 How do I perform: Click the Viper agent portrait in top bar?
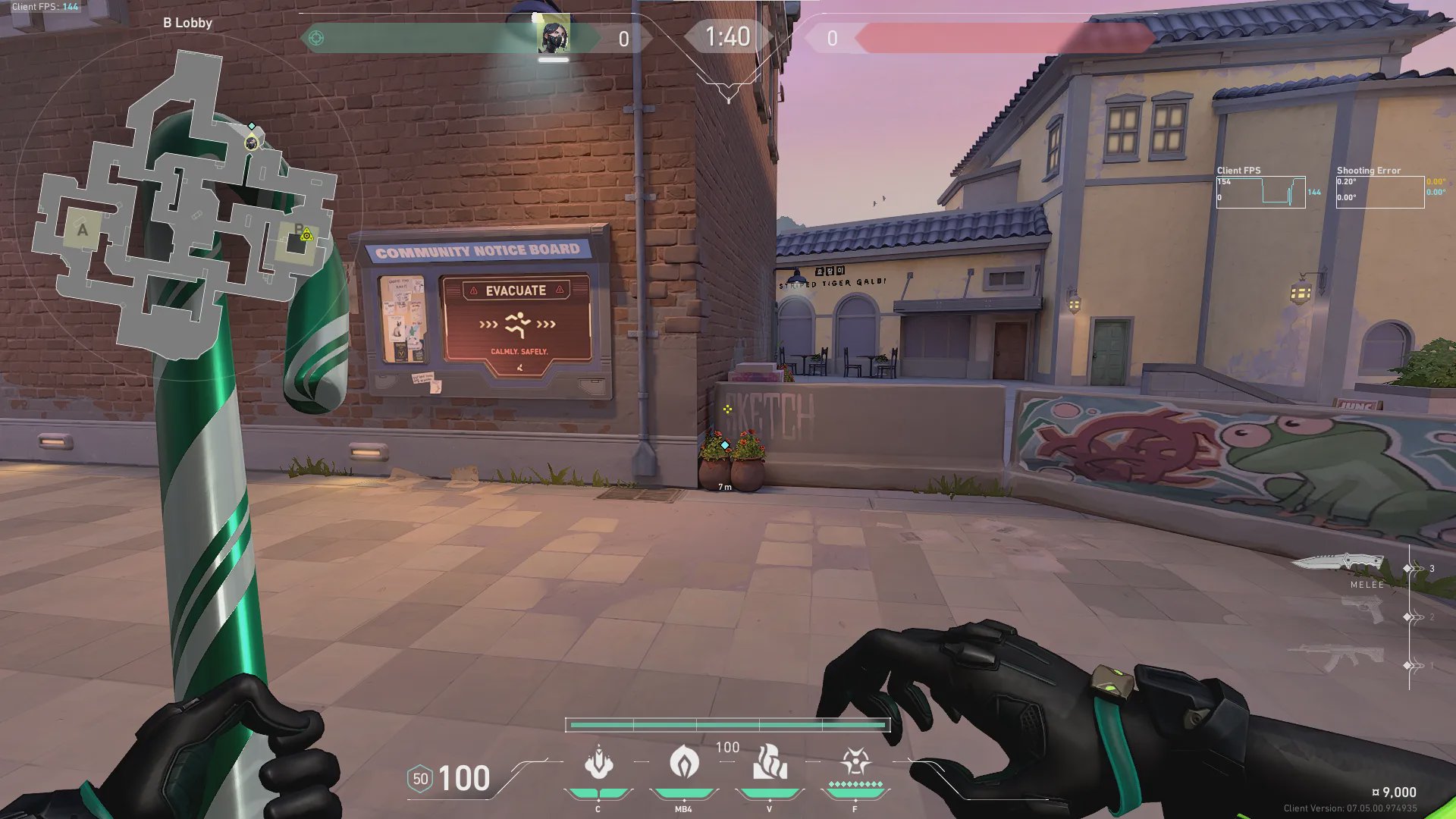pyautogui.click(x=554, y=36)
